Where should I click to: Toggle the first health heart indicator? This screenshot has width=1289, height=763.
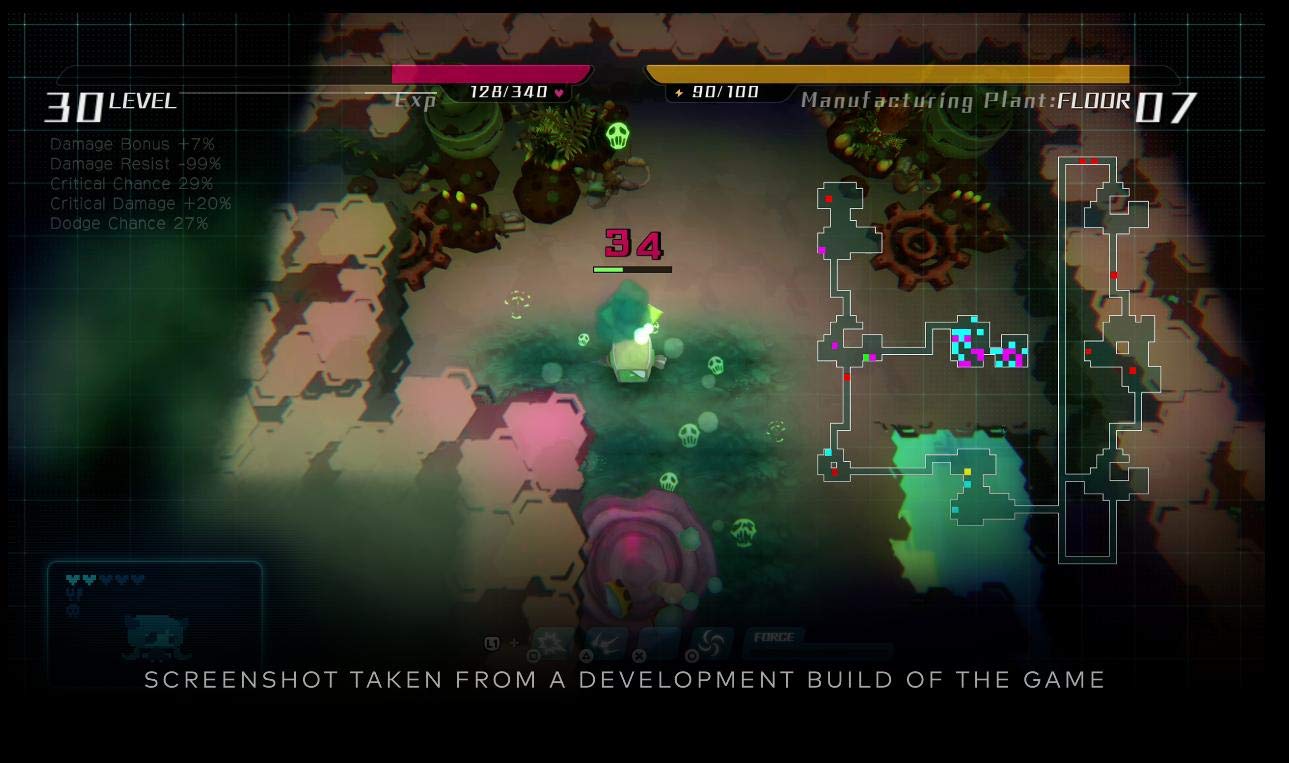point(72,578)
